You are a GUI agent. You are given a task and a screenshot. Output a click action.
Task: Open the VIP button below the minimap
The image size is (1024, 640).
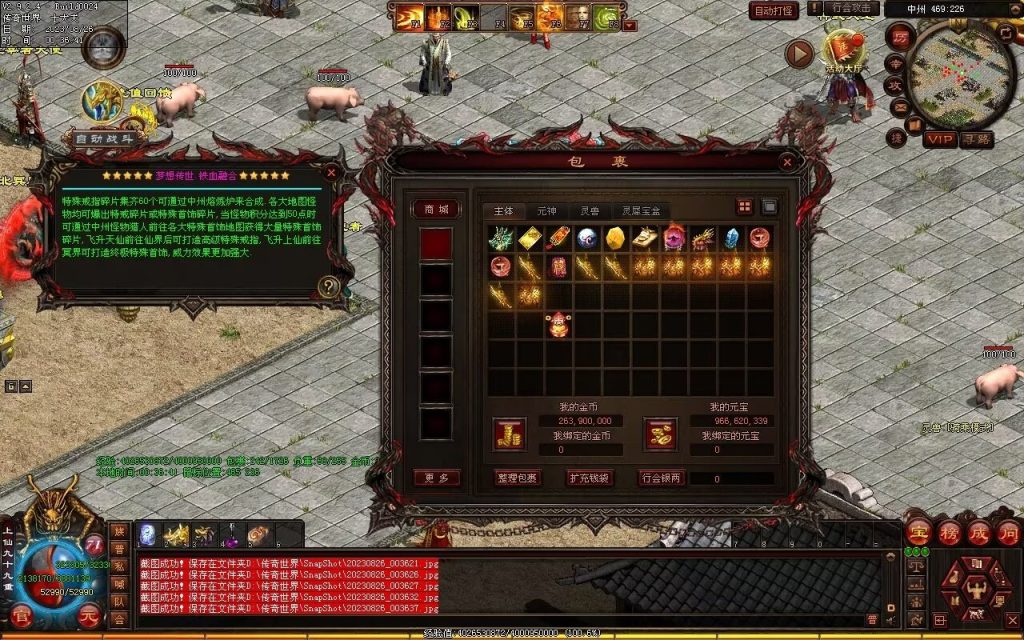[x=939, y=139]
